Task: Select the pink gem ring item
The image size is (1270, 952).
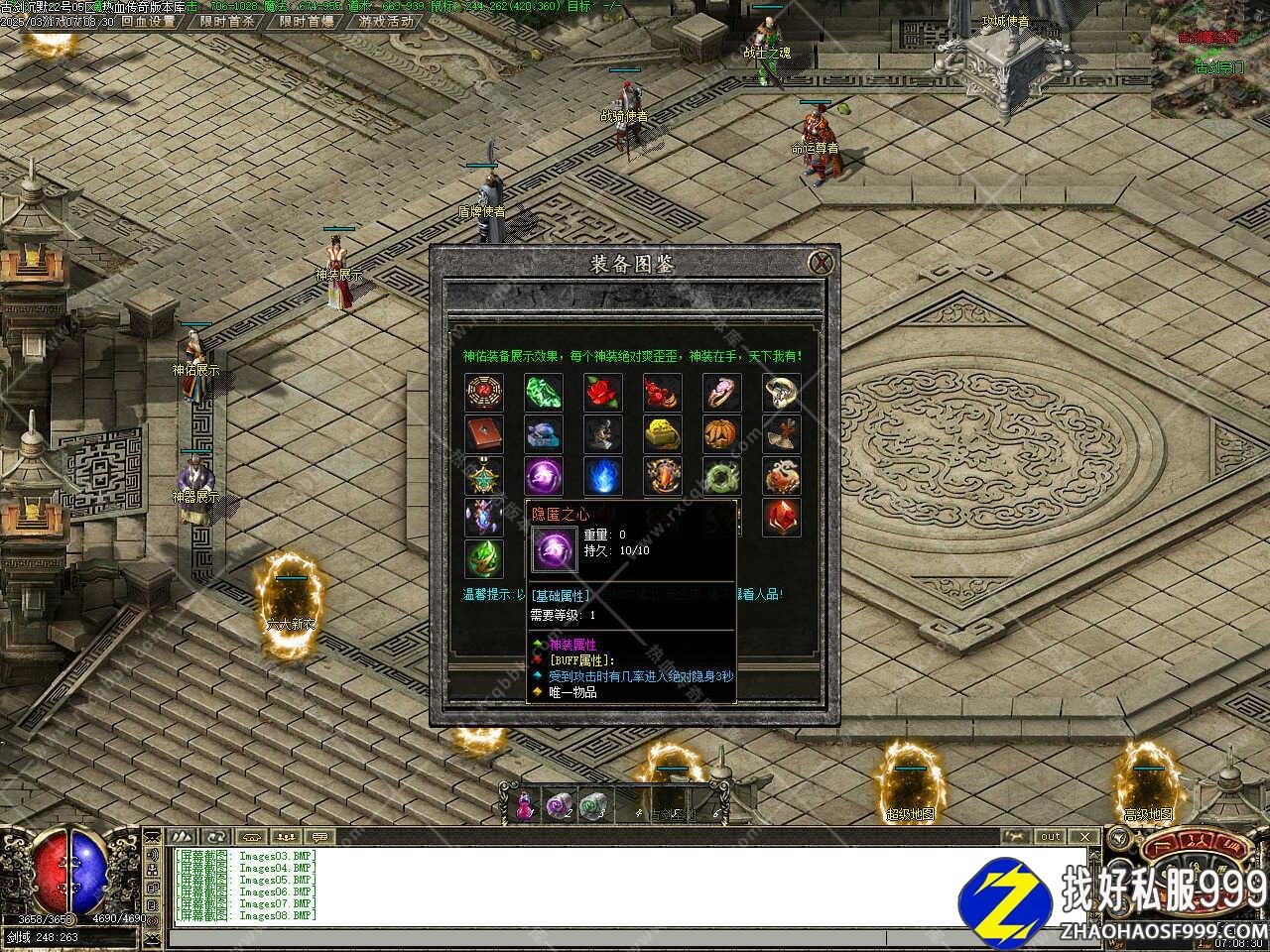Action: click(x=722, y=393)
